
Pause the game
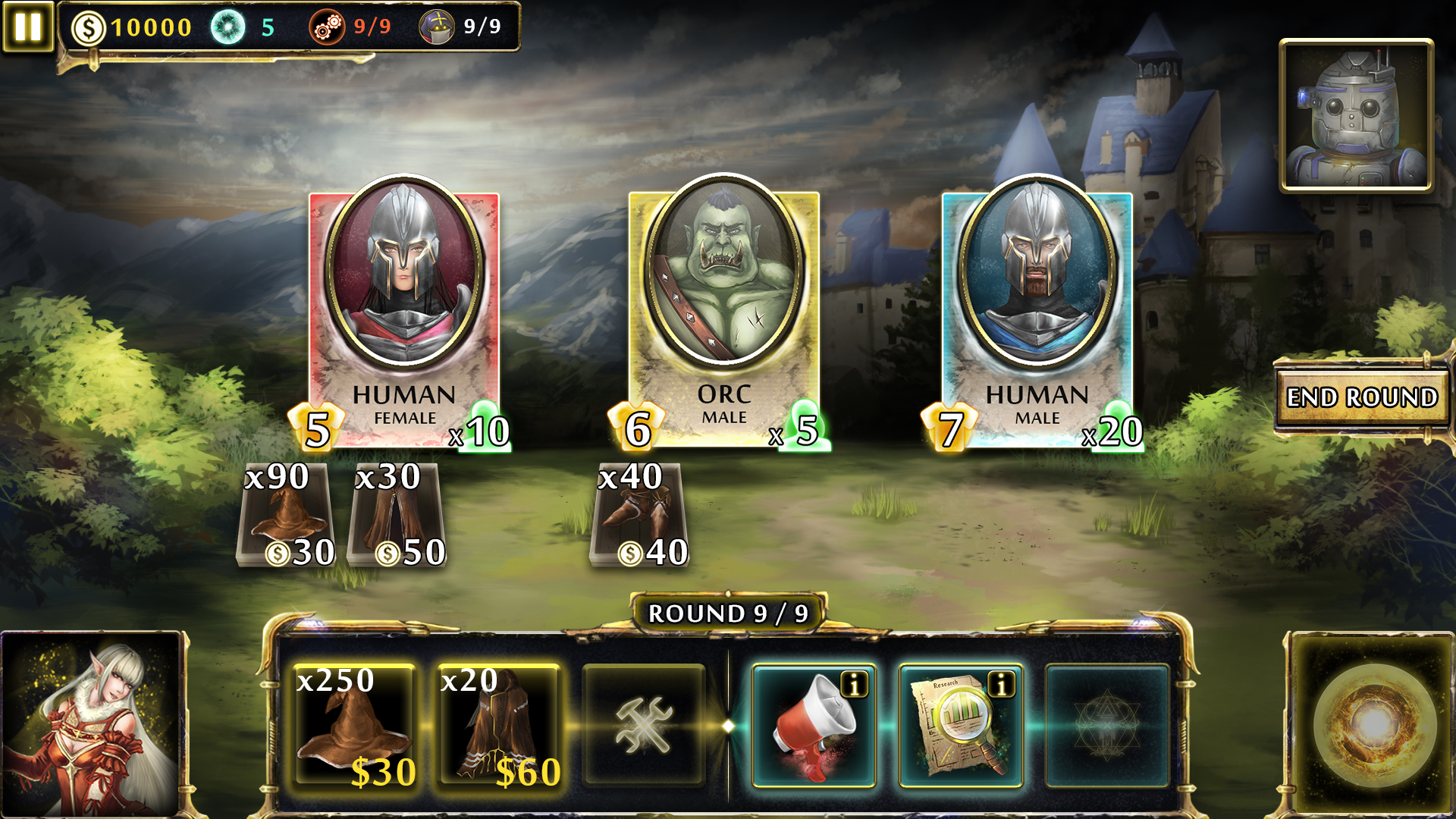[x=27, y=27]
